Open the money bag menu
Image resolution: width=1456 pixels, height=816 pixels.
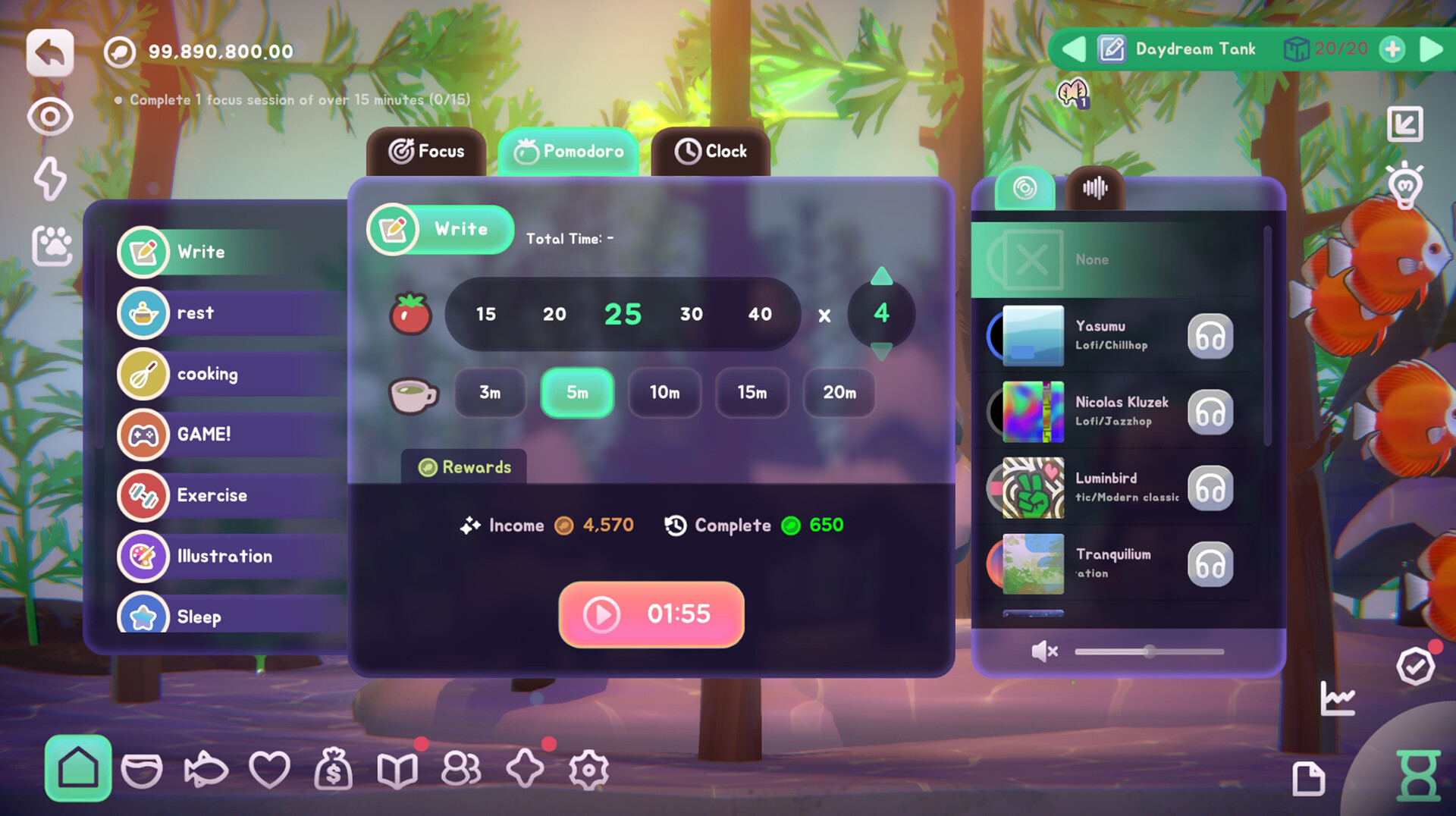click(x=334, y=769)
